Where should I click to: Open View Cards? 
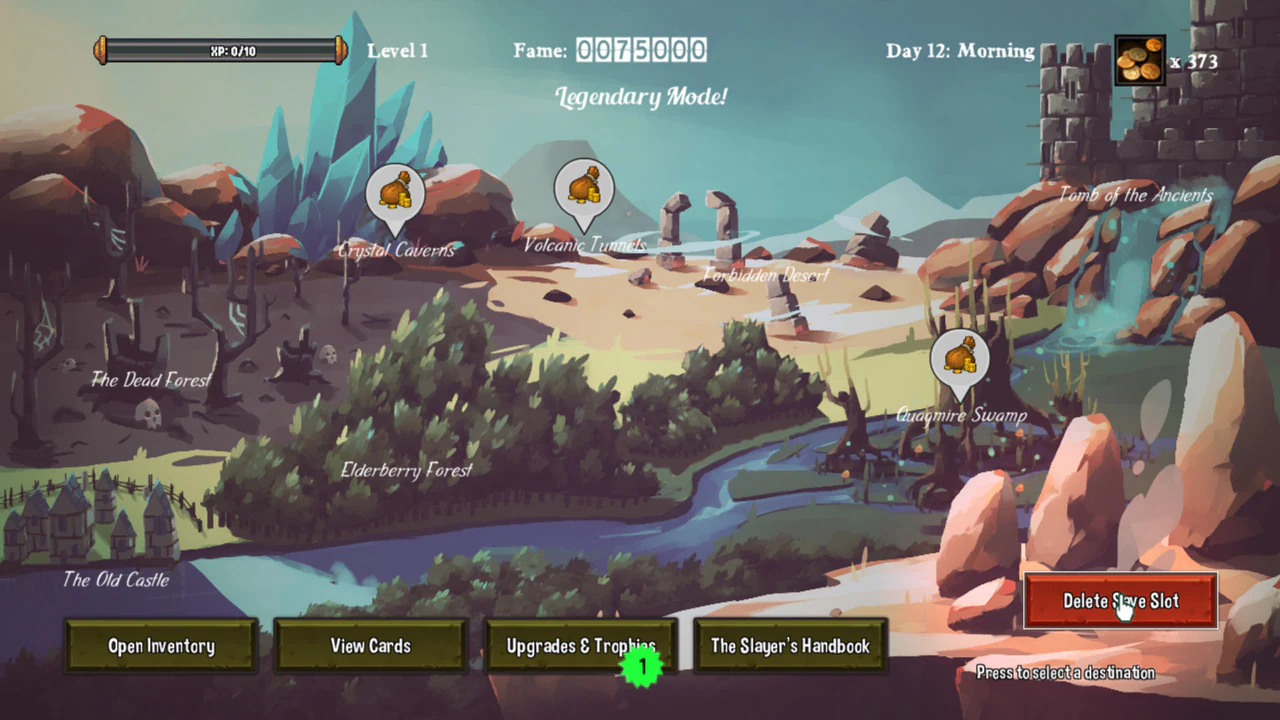click(371, 646)
